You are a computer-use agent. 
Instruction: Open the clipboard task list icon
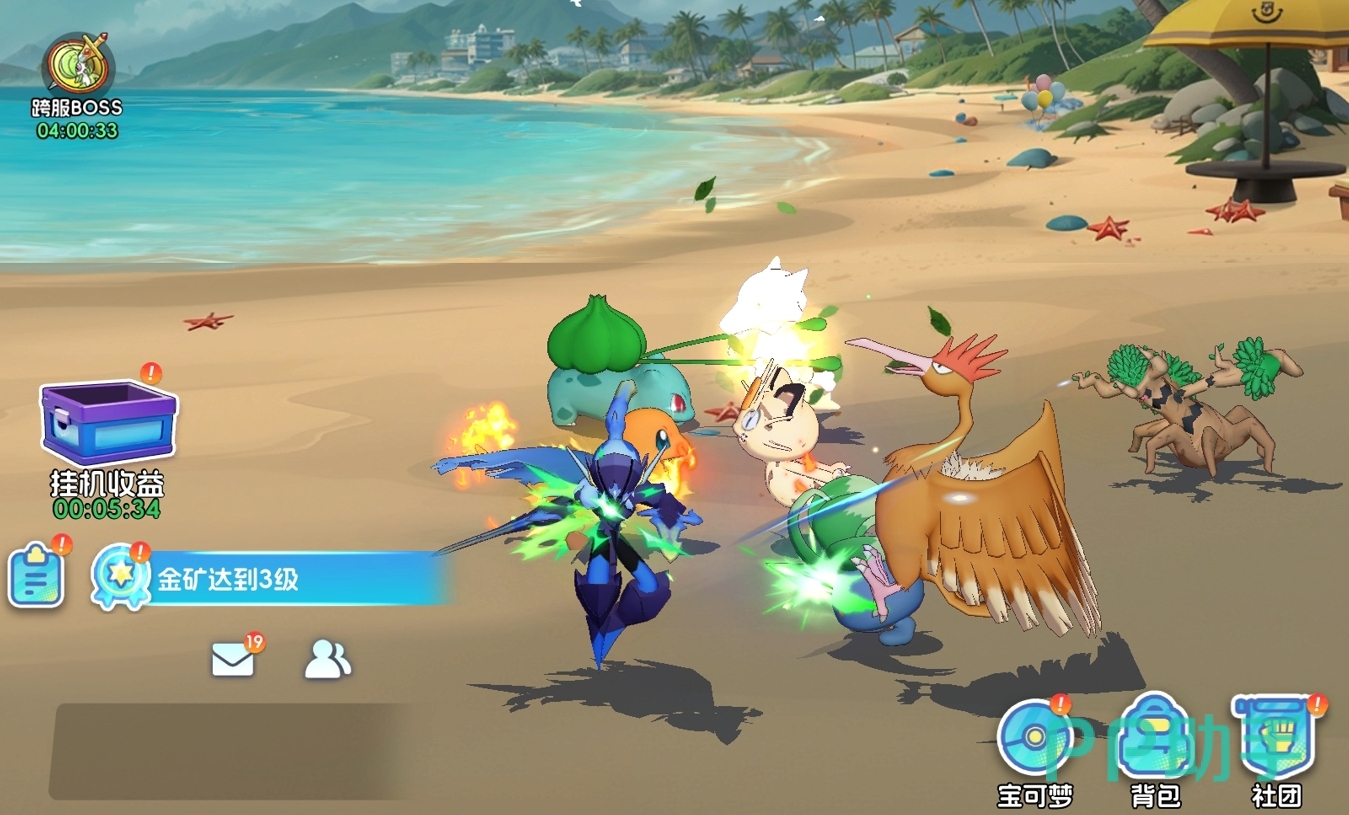tap(37, 577)
